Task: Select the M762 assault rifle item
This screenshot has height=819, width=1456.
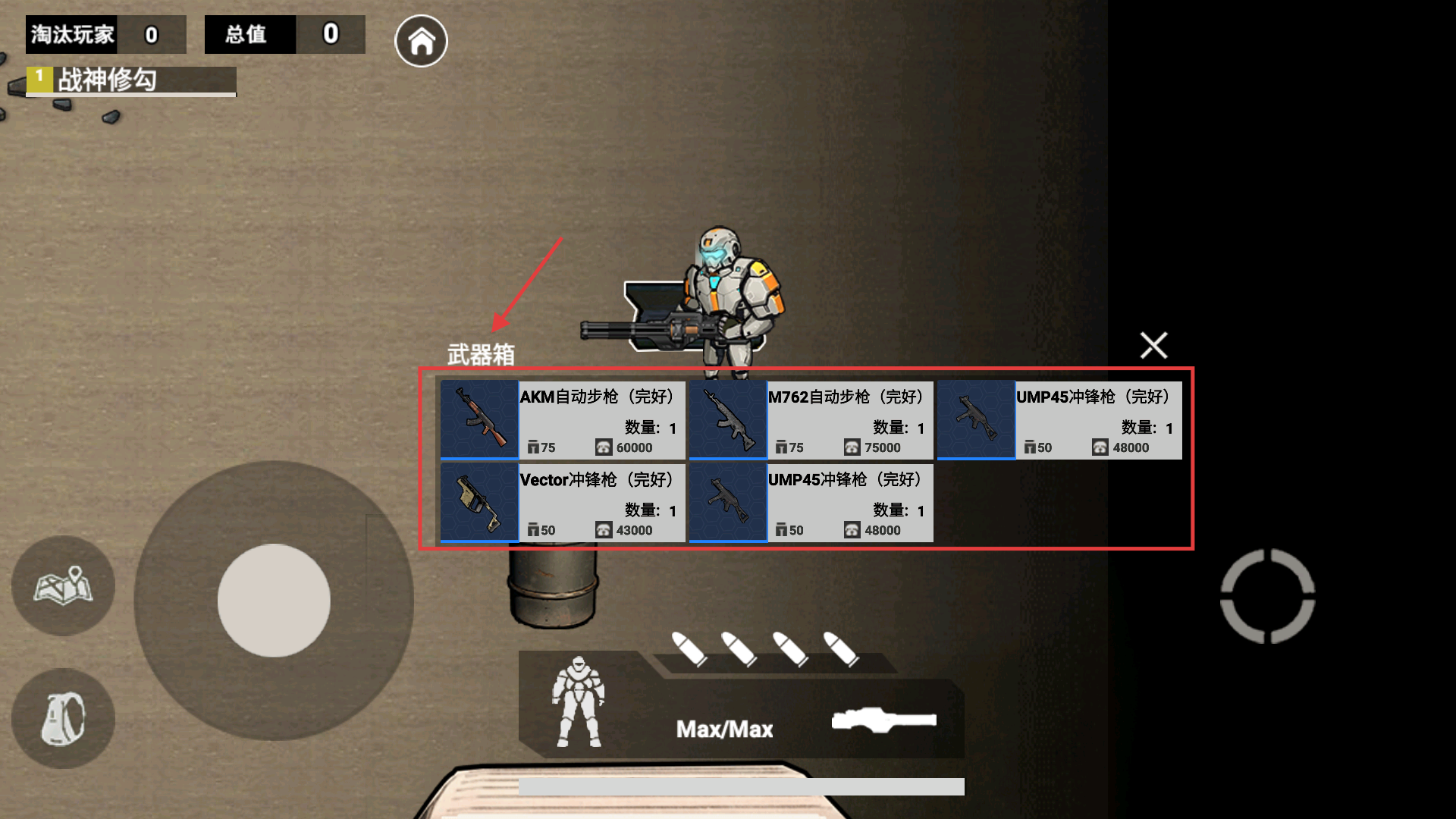Action: coord(811,420)
